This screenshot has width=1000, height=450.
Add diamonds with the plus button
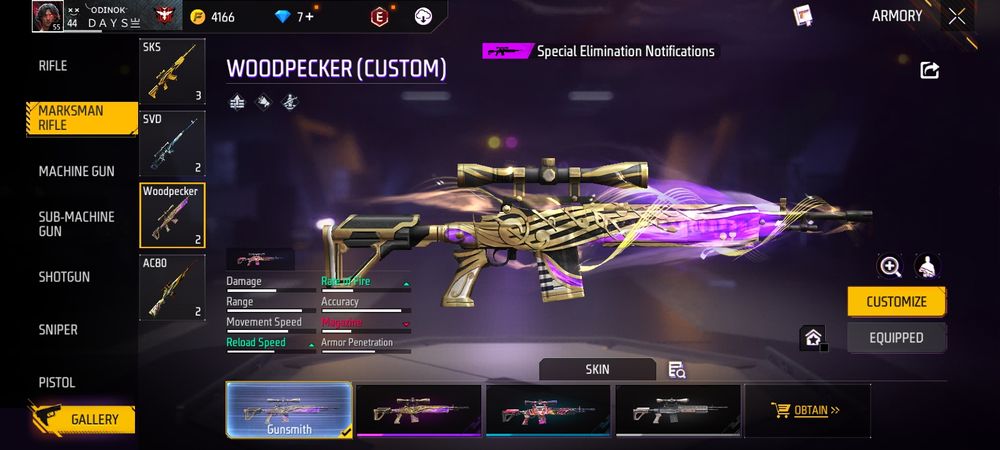tap(308, 17)
